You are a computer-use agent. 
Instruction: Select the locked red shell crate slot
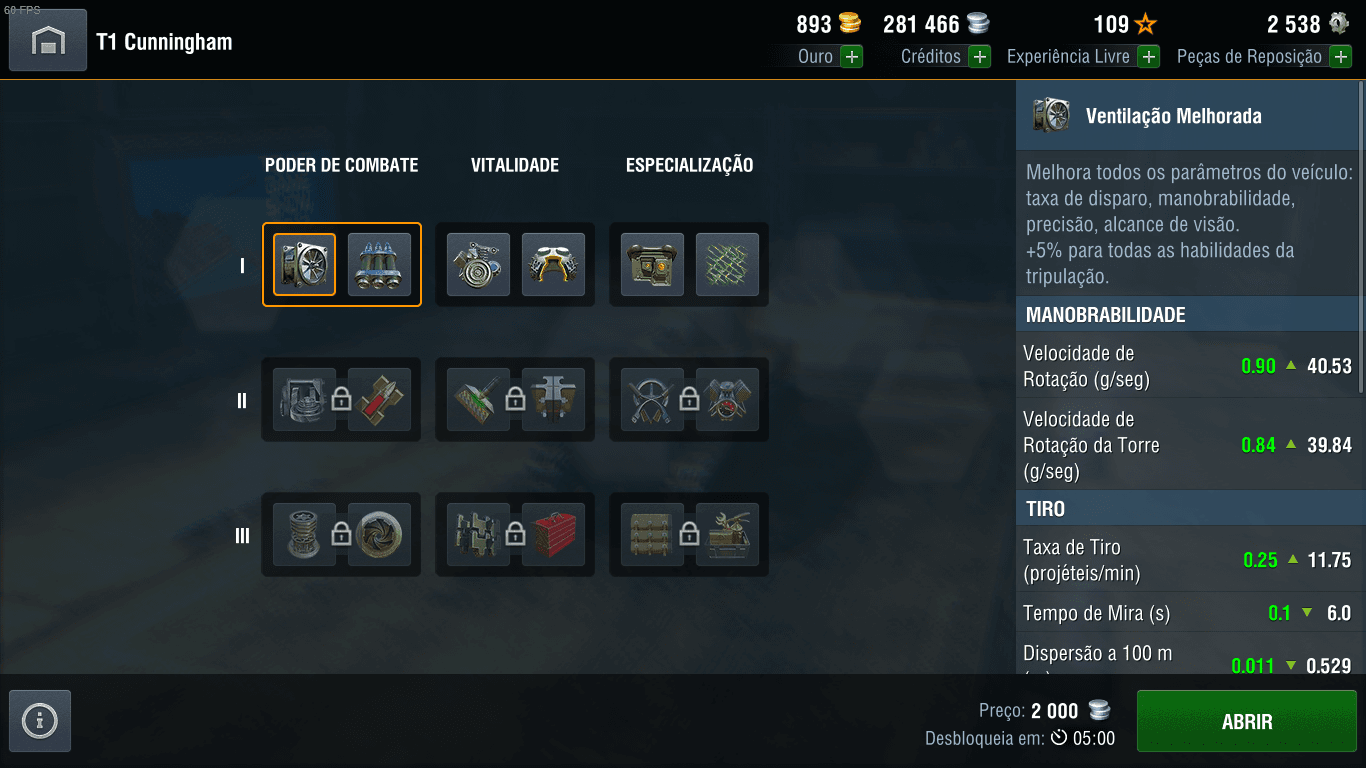[379, 400]
